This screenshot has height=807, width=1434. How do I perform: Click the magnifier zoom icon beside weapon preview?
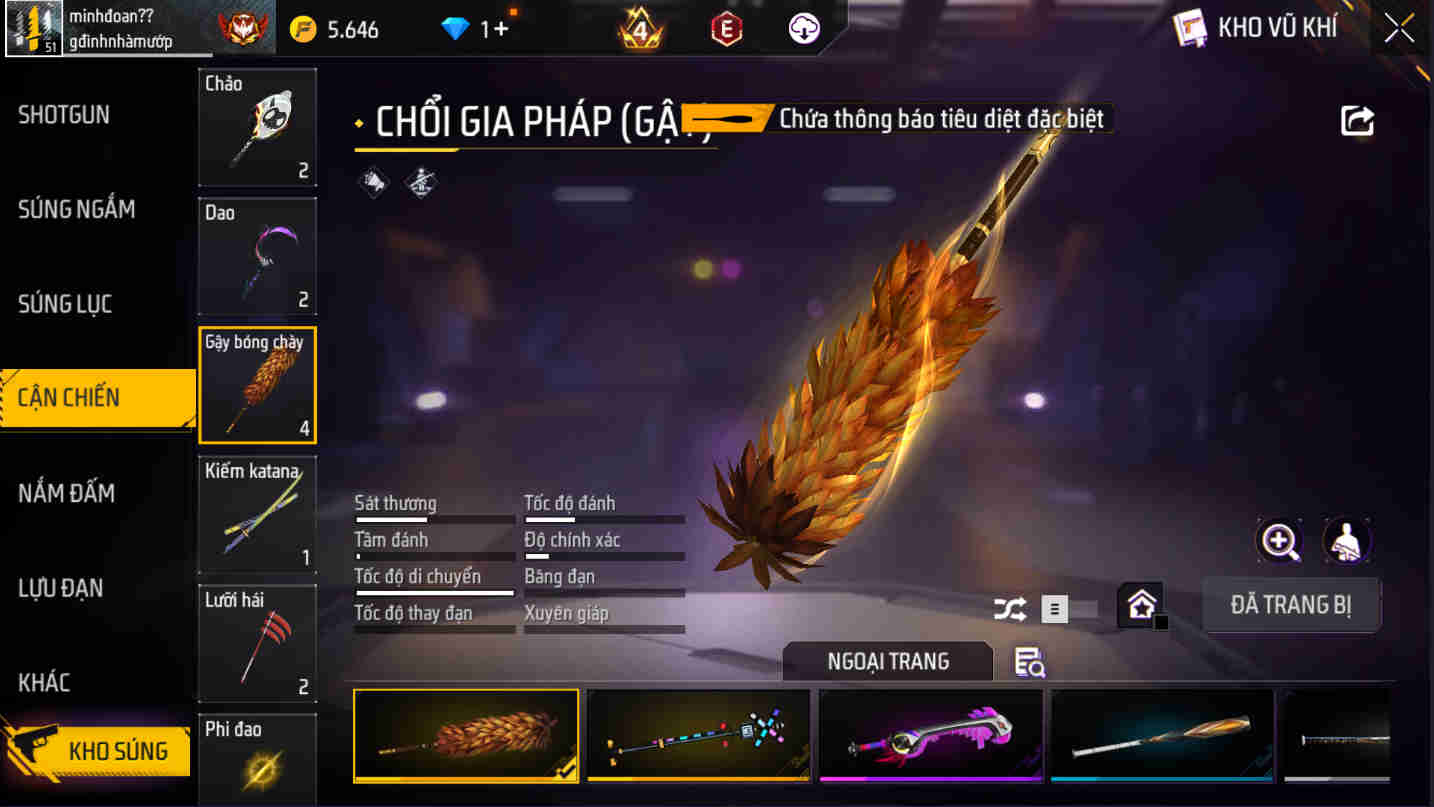pyautogui.click(x=1281, y=541)
